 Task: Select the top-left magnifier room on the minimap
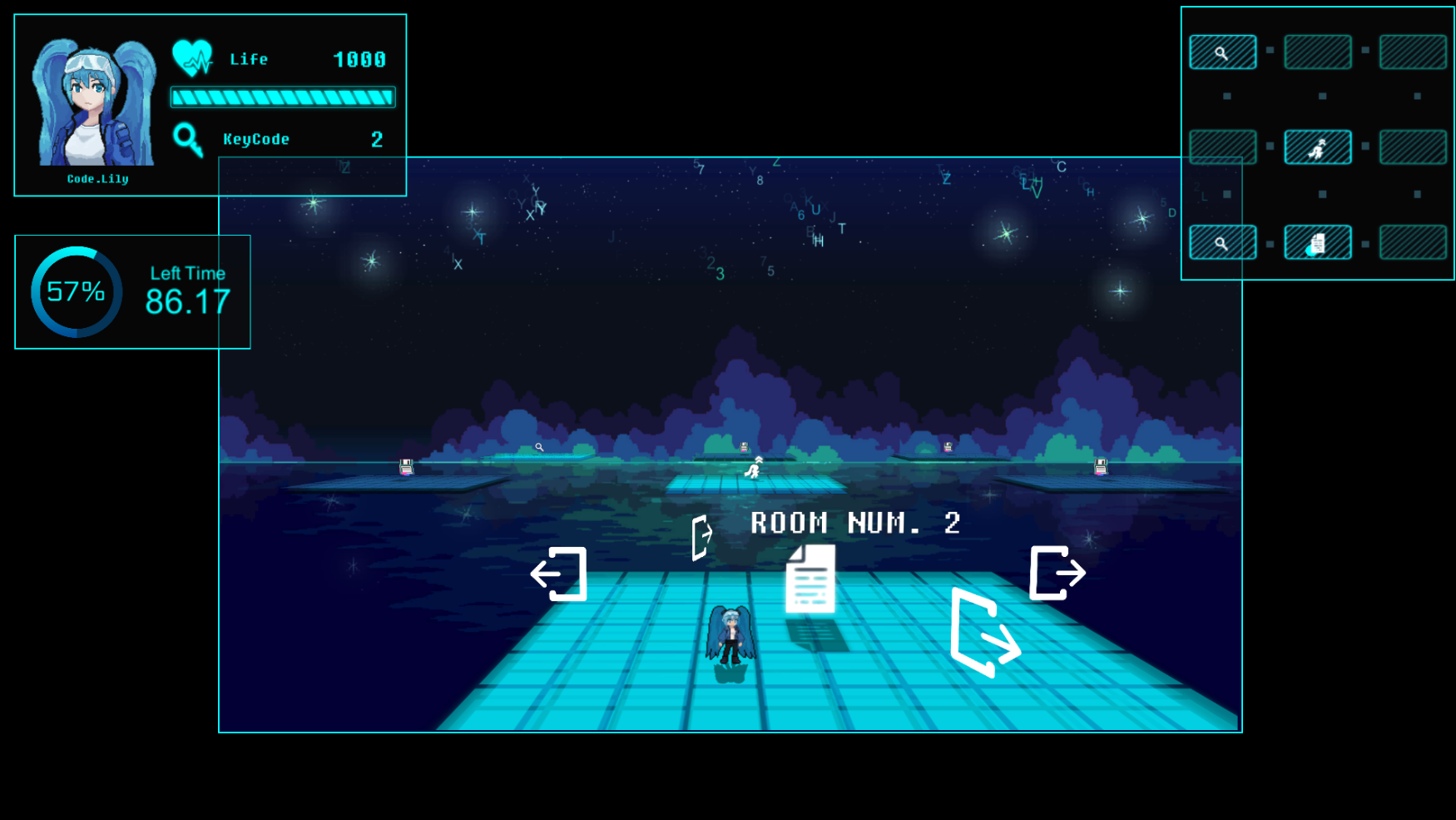click(1222, 51)
